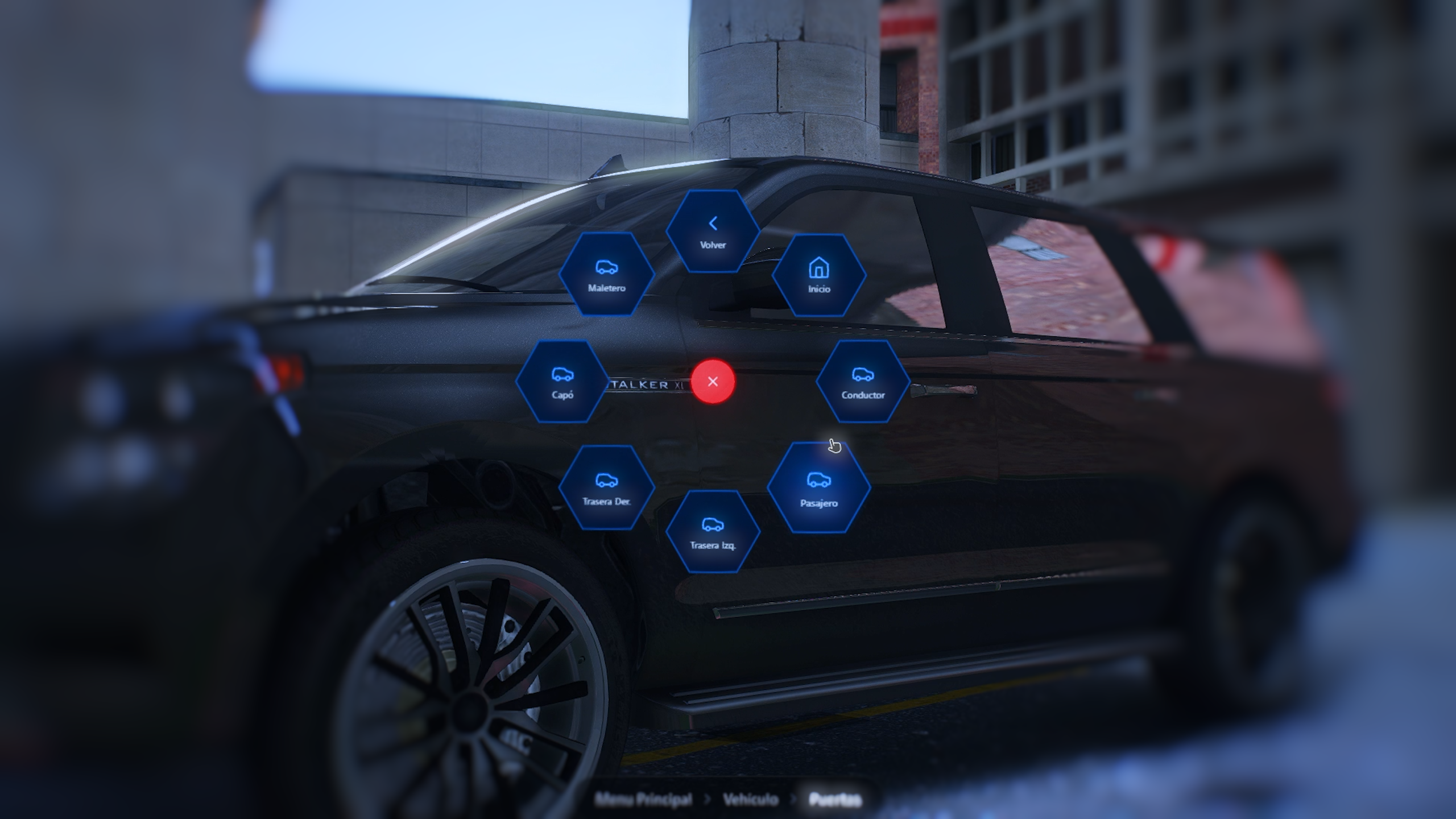
Task: Navigate to Vehículo in breadcrumb
Action: [x=750, y=800]
